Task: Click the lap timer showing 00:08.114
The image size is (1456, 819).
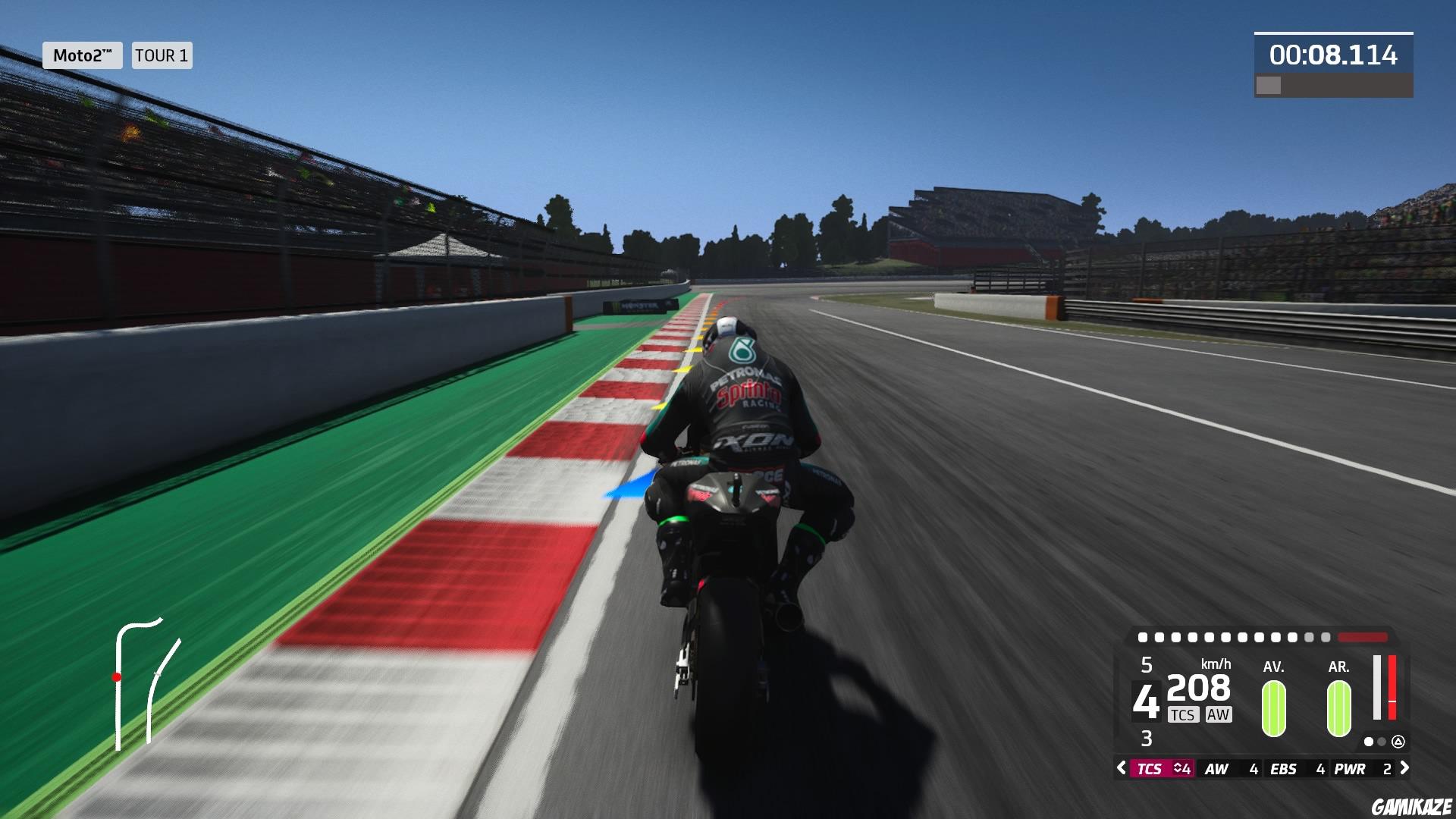Action: pos(1332,54)
